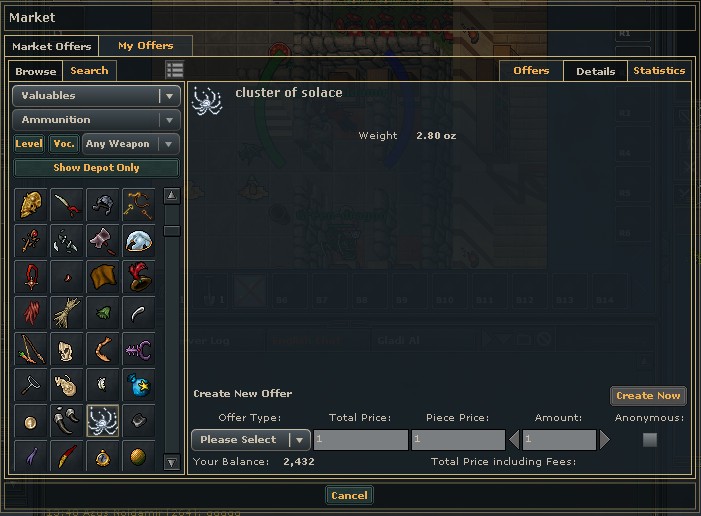Select the blue star potion flask item
The width and height of the screenshot is (701, 516).
click(138, 385)
